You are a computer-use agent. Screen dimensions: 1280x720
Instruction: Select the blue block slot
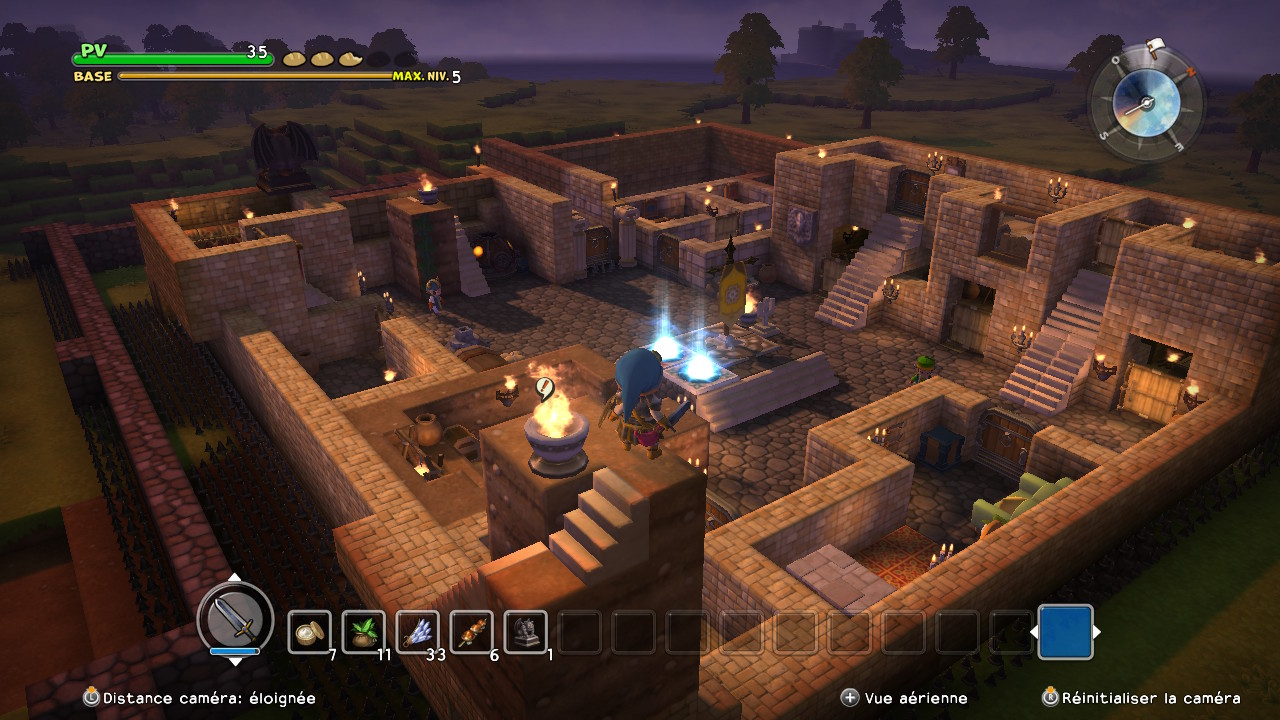[x=1065, y=632]
